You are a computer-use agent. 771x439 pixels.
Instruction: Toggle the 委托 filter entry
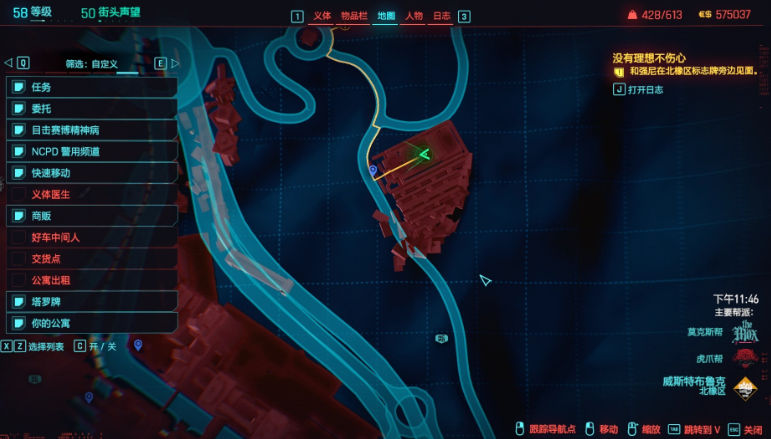[92, 109]
